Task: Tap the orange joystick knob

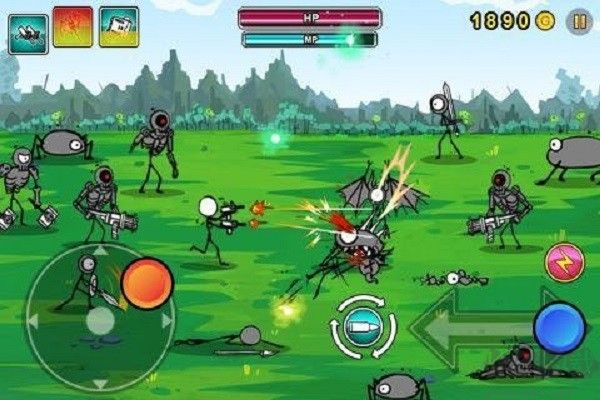Action: coord(147,283)
